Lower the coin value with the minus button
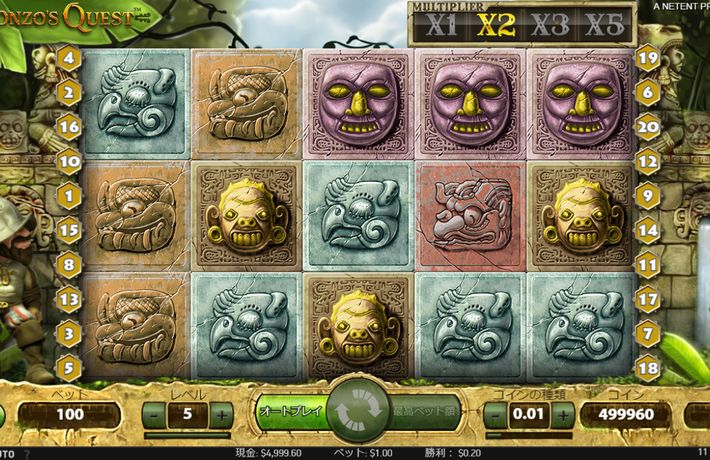Screen dimensions: 710x460 tap(491, 414)
